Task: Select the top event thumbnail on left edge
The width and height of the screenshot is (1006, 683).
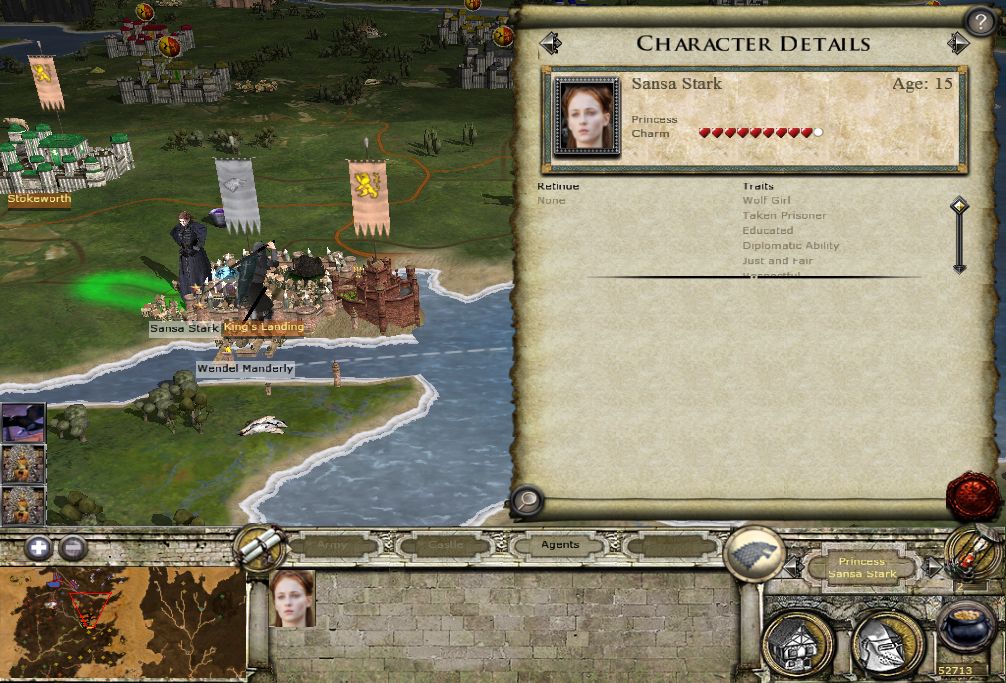Action: tap(22, 422)
